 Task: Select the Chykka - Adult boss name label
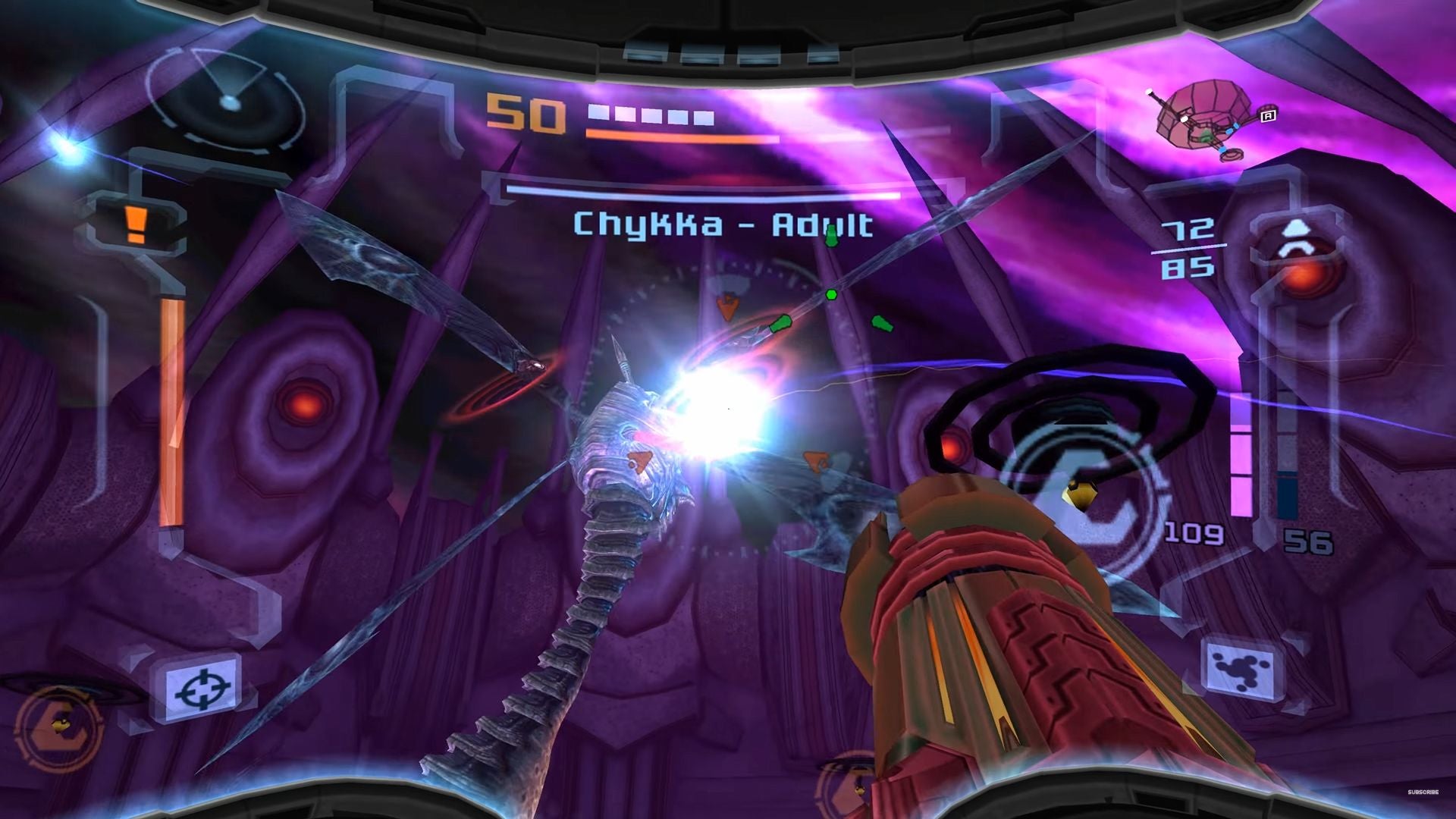point(722,224)
